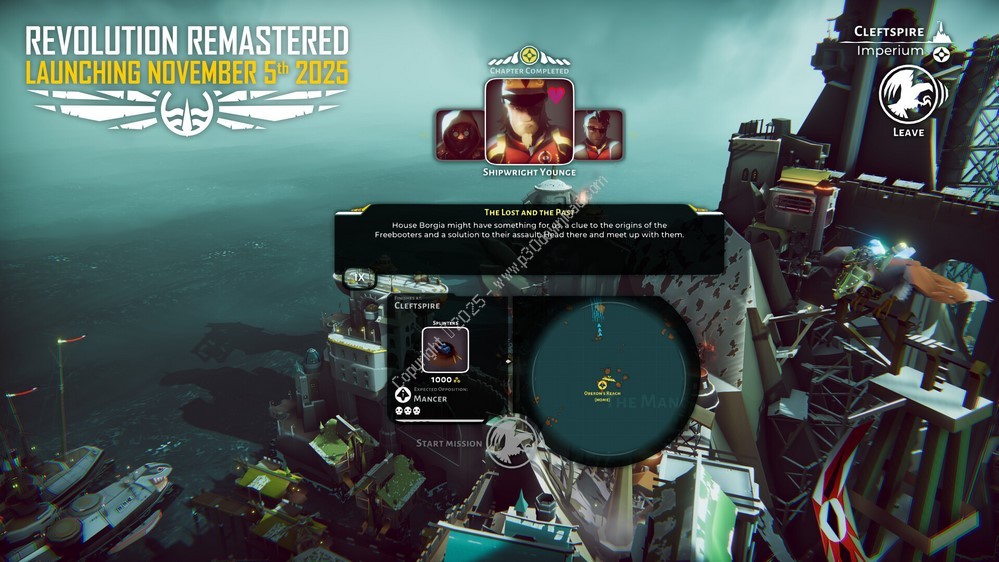The height and width of the screenshot is (562, 999).
Task: Pick the goggled character portrait on the right
Action: [598, 135]
